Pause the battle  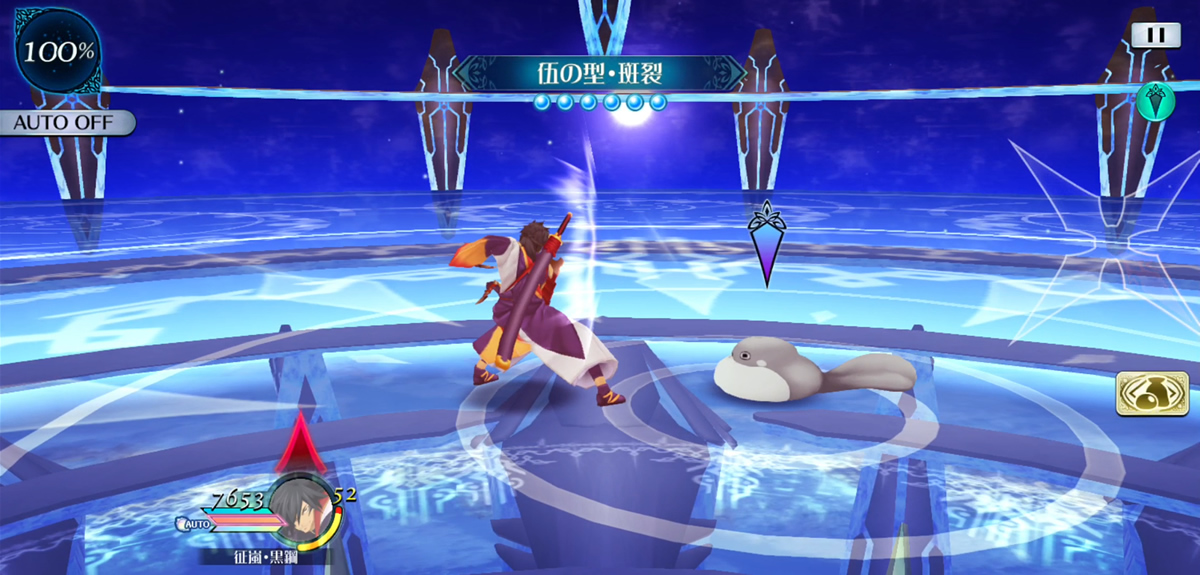(x=1155, y=35)
